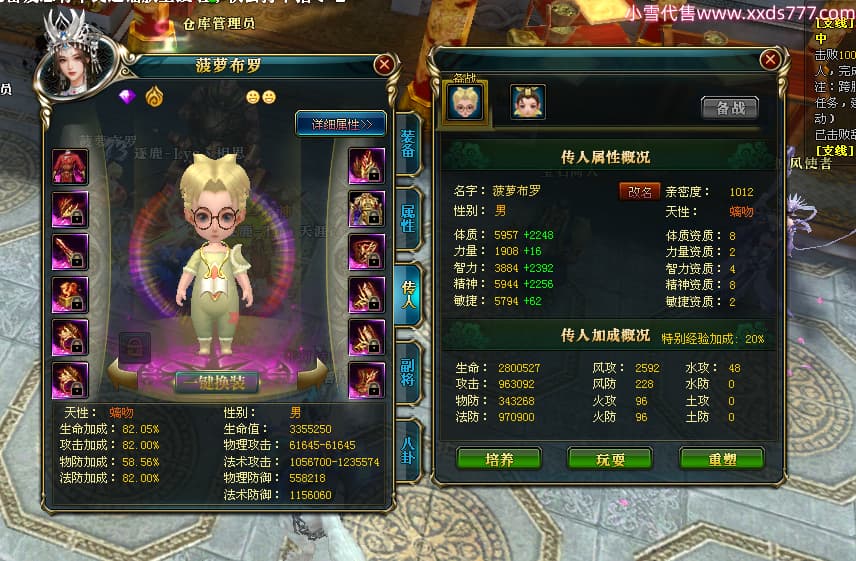Activate the 重塑 reshape button
The height and width of the screenshot is (561, 856).
click(x=721, y=458)
